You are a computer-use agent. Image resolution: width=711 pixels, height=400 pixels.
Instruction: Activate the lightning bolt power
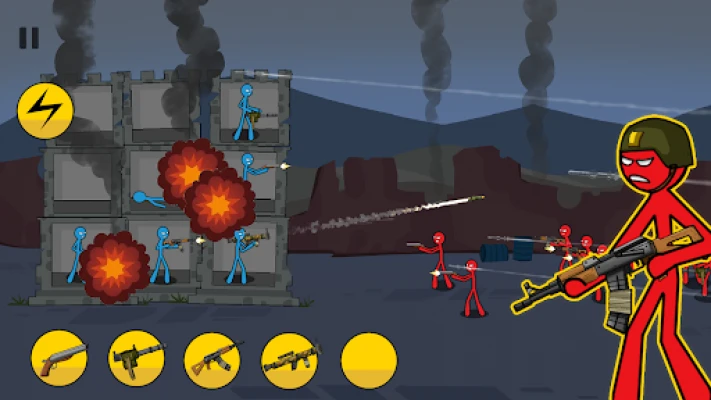pyautogui.click(x=45, y=111)
